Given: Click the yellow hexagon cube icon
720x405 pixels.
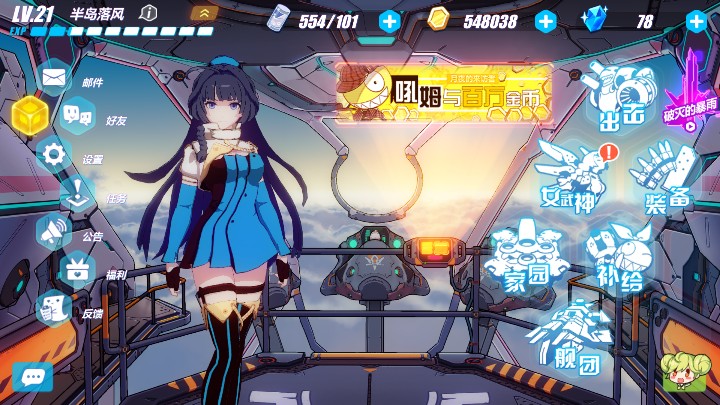Looking at the screenshot, I should (x=29, y=116).
